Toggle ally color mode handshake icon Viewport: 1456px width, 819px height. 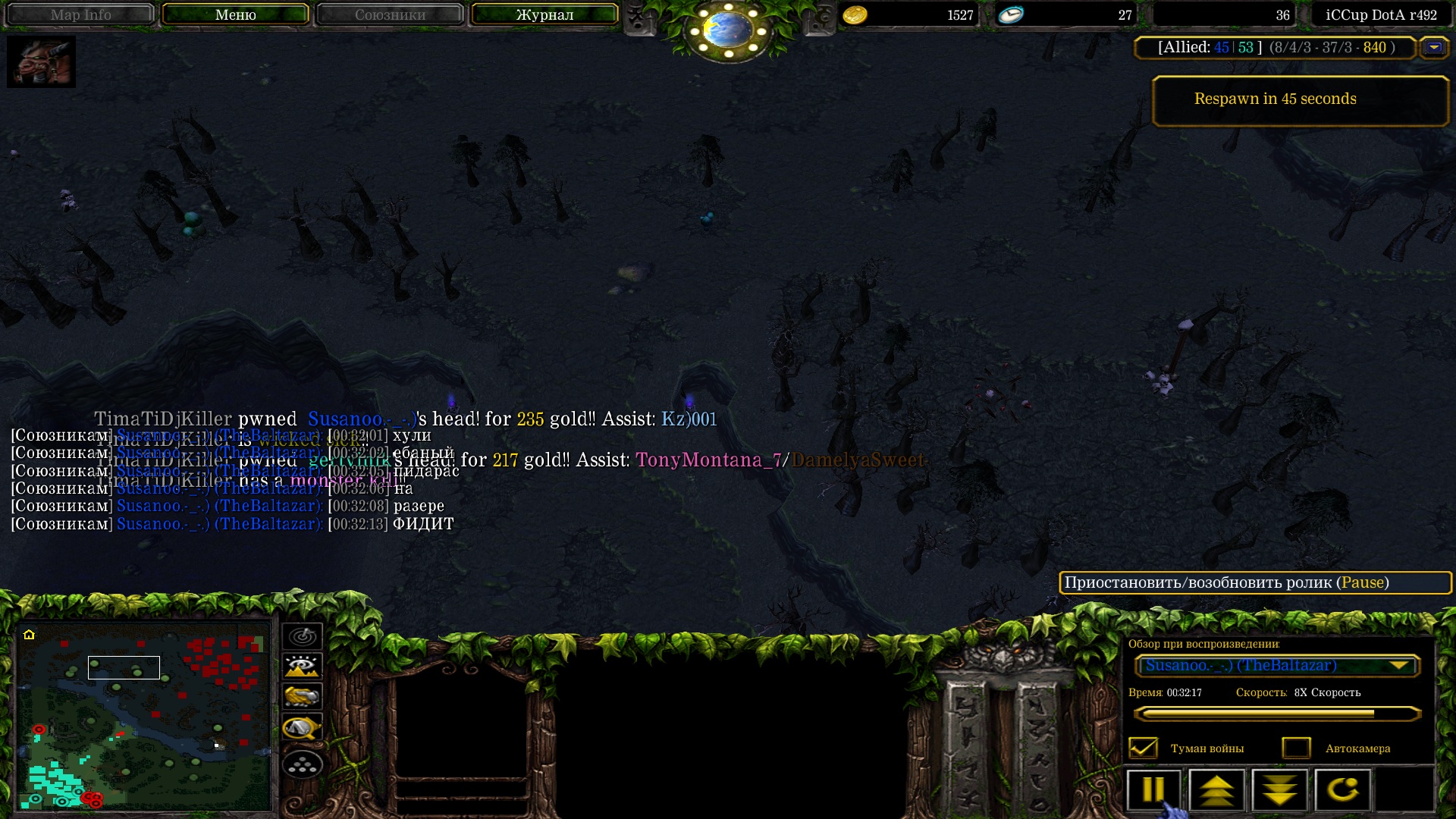click(302, 696)
